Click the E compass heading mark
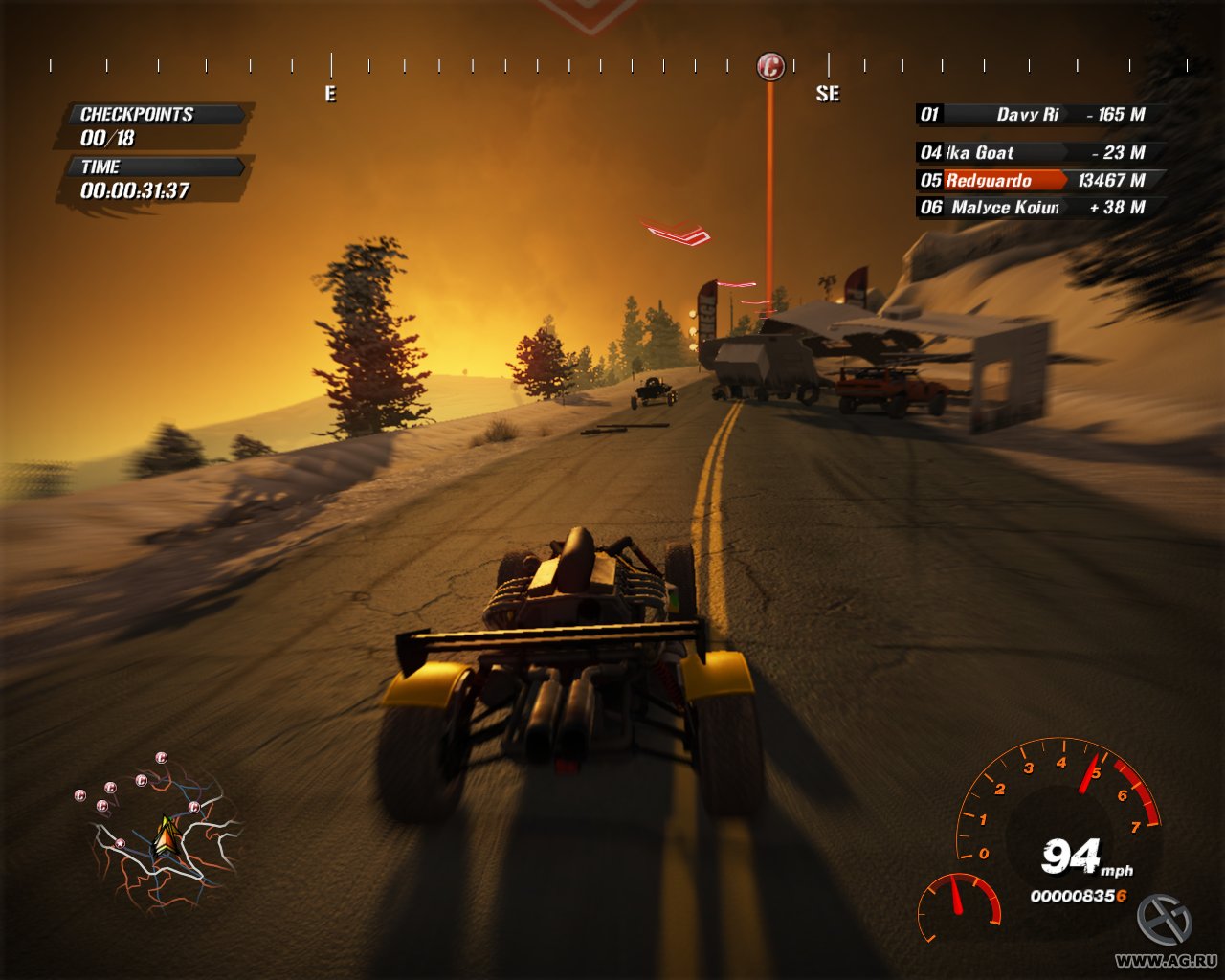1225x980 pixels. coord(330,94)
